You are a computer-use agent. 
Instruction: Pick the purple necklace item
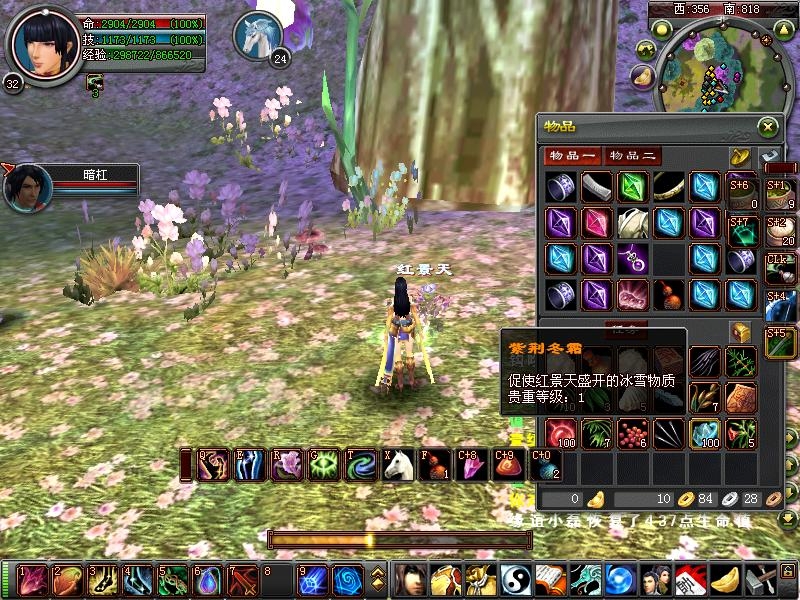pos(632,258)
